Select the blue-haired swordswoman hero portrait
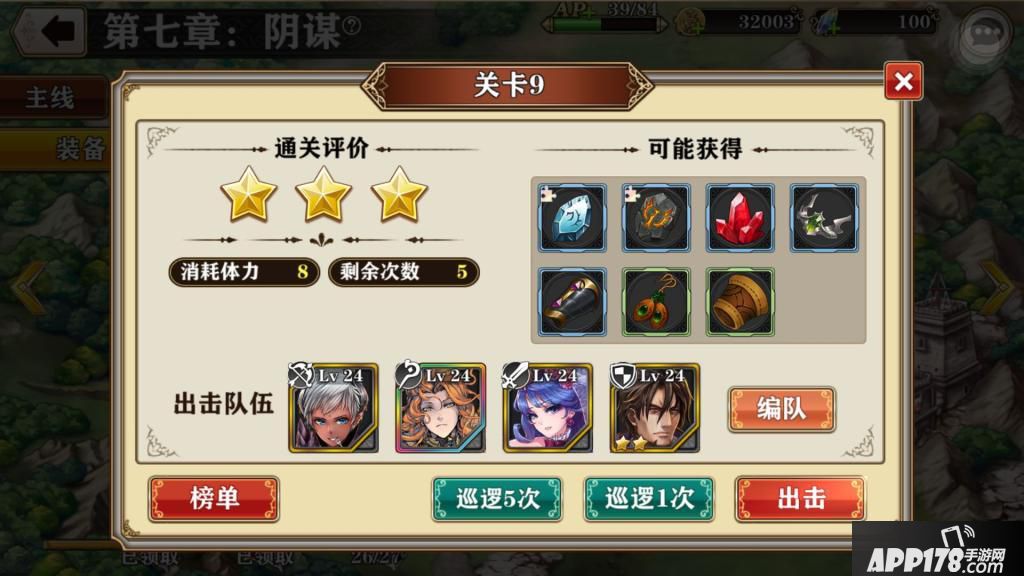This screenshot has height=576, width=1024. click(x=548, y=408)
